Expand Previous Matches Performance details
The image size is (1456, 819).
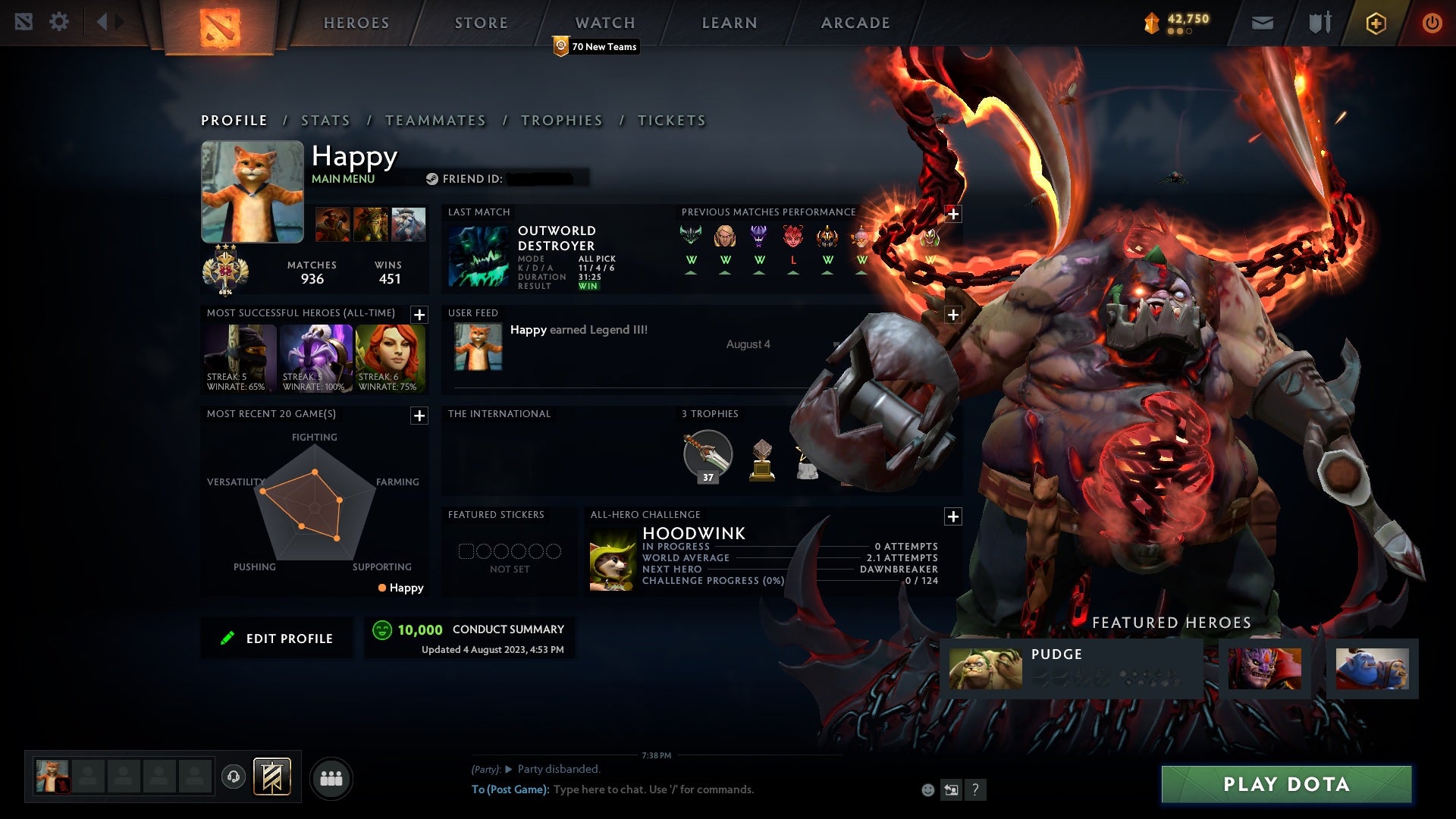coord(953,214)
